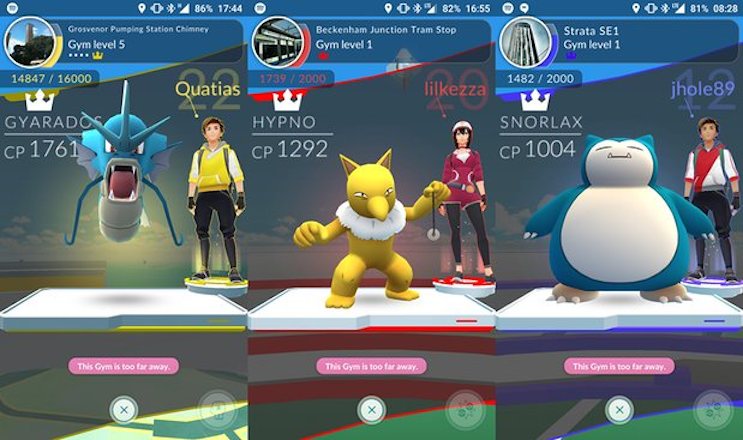The height and width of the screenshot is (440, 743).
Task: Open the Grosvenor Pumping Station Chimney photo
Action: (x=27, y=43)
